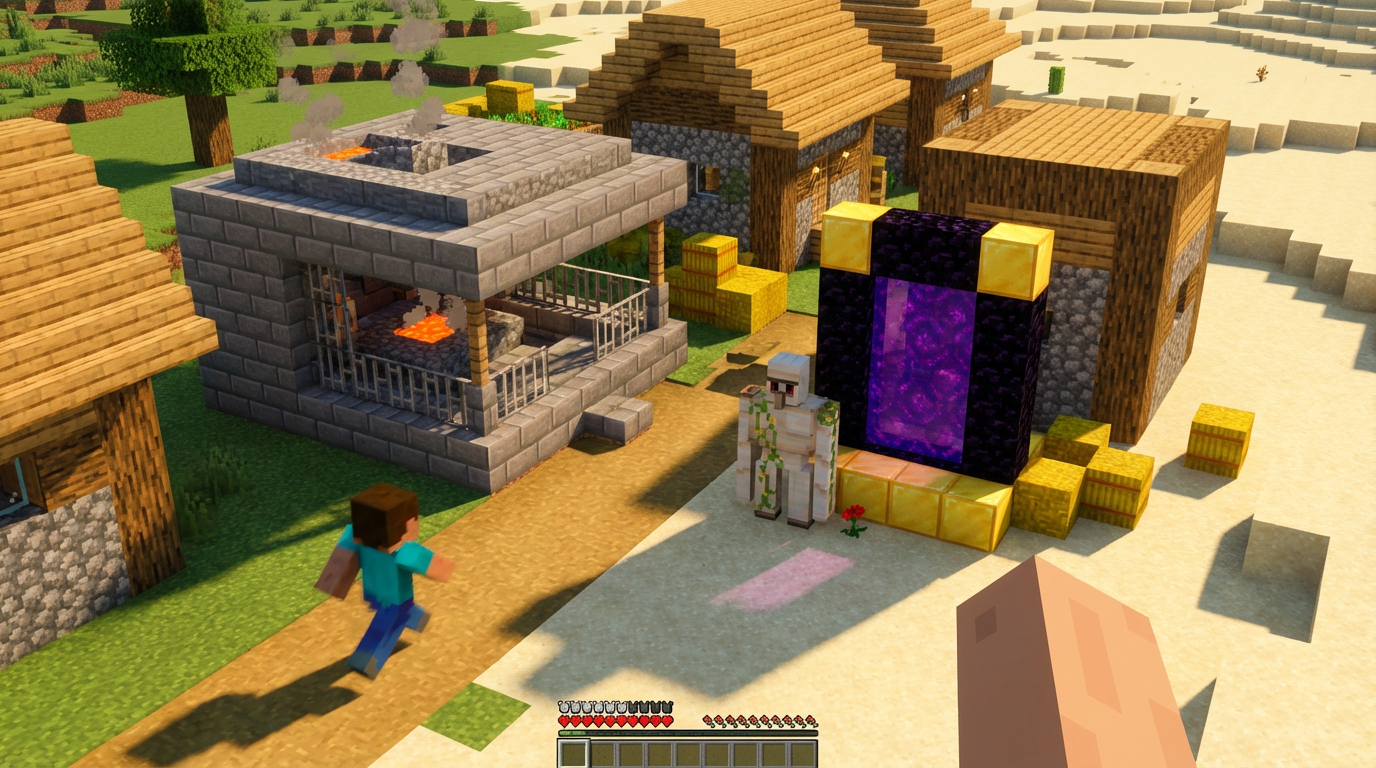Click the last armor icon above the hearts
Screen dimensions: 1376x768
tap(666, 706)
